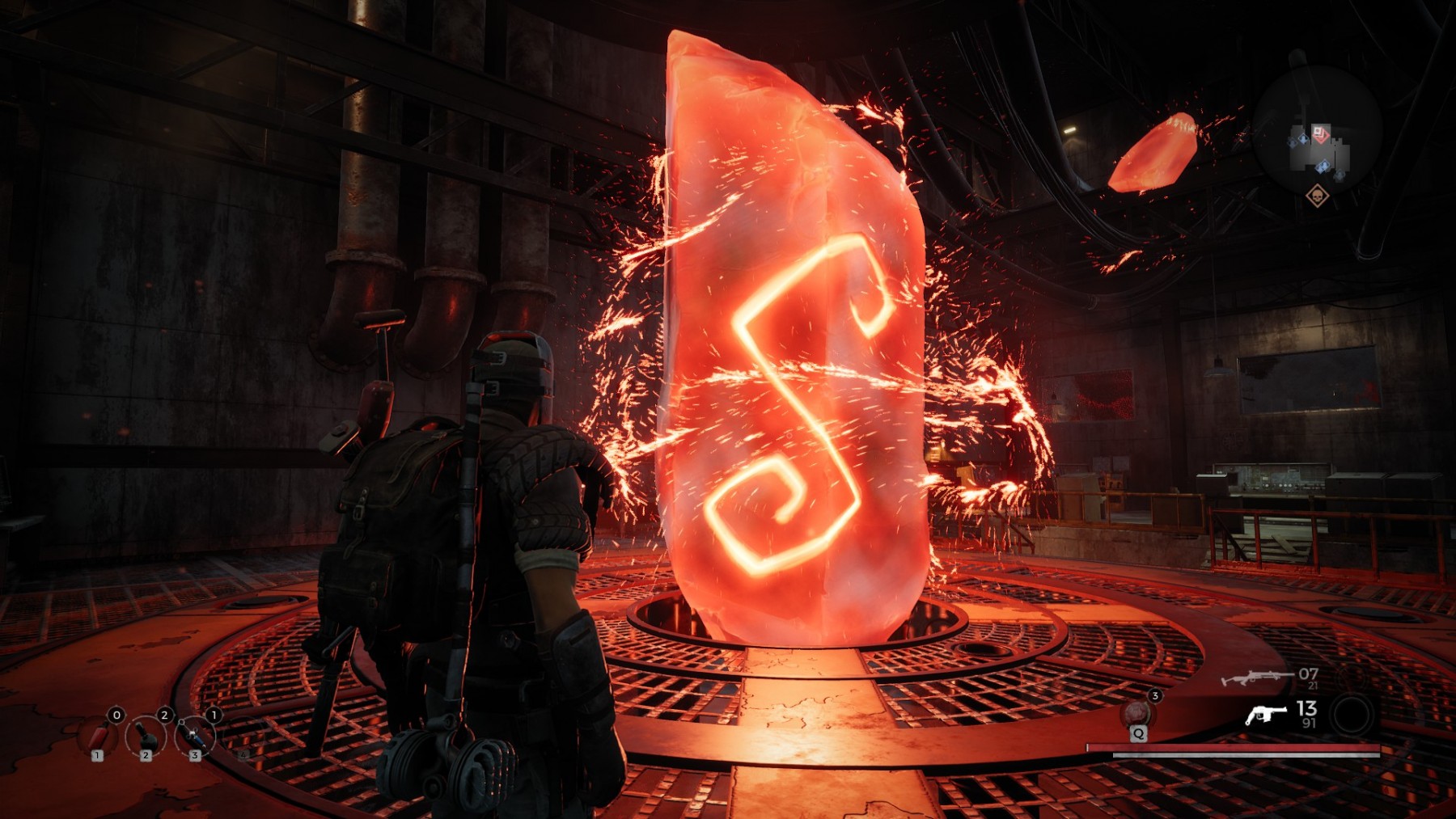
Task: Select the red canister consumable in slot 1
Action: pos(98,737)
